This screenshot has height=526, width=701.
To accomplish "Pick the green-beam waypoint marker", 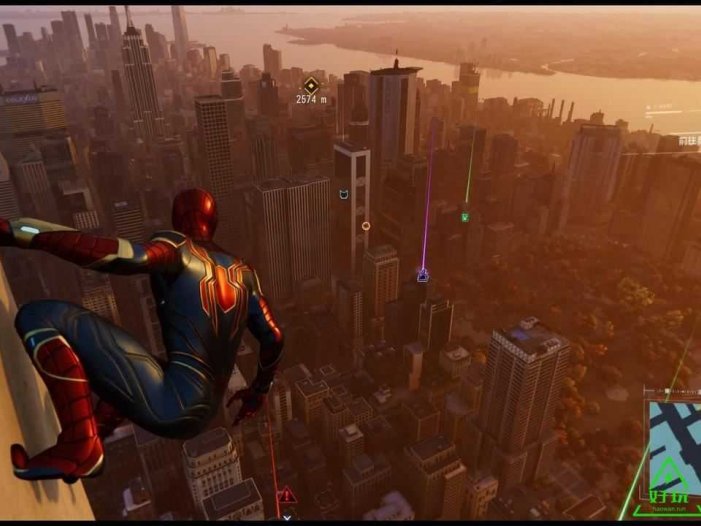I will pos(464,216).
